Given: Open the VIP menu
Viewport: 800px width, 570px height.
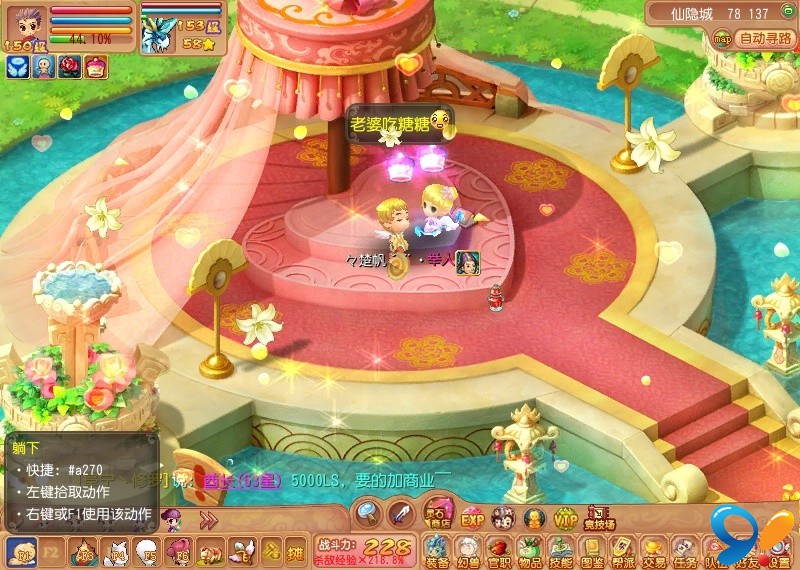Looking at the screenshot, I should pos(566,517).
